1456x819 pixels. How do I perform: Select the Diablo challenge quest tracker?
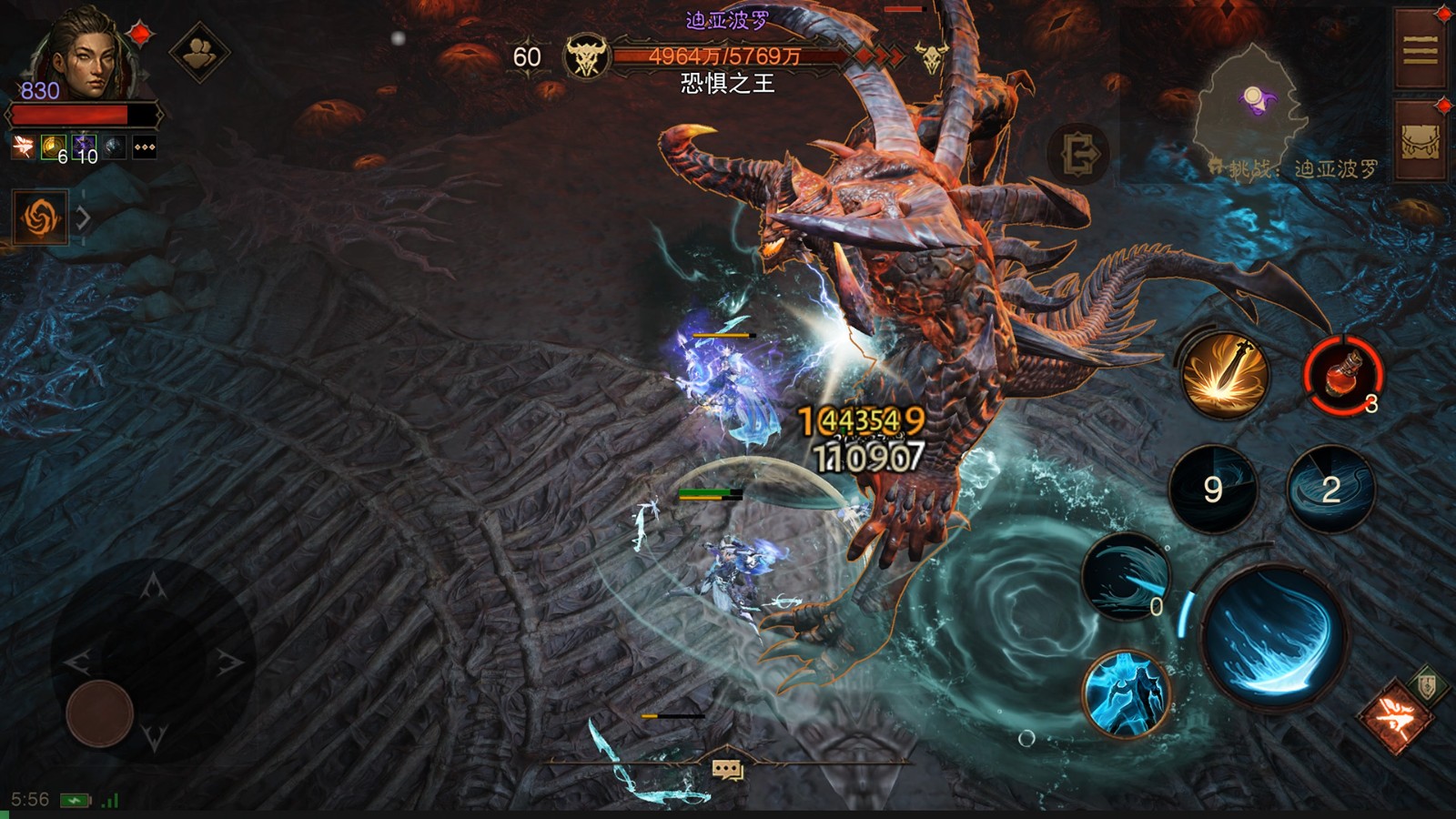click(1297, 169)
